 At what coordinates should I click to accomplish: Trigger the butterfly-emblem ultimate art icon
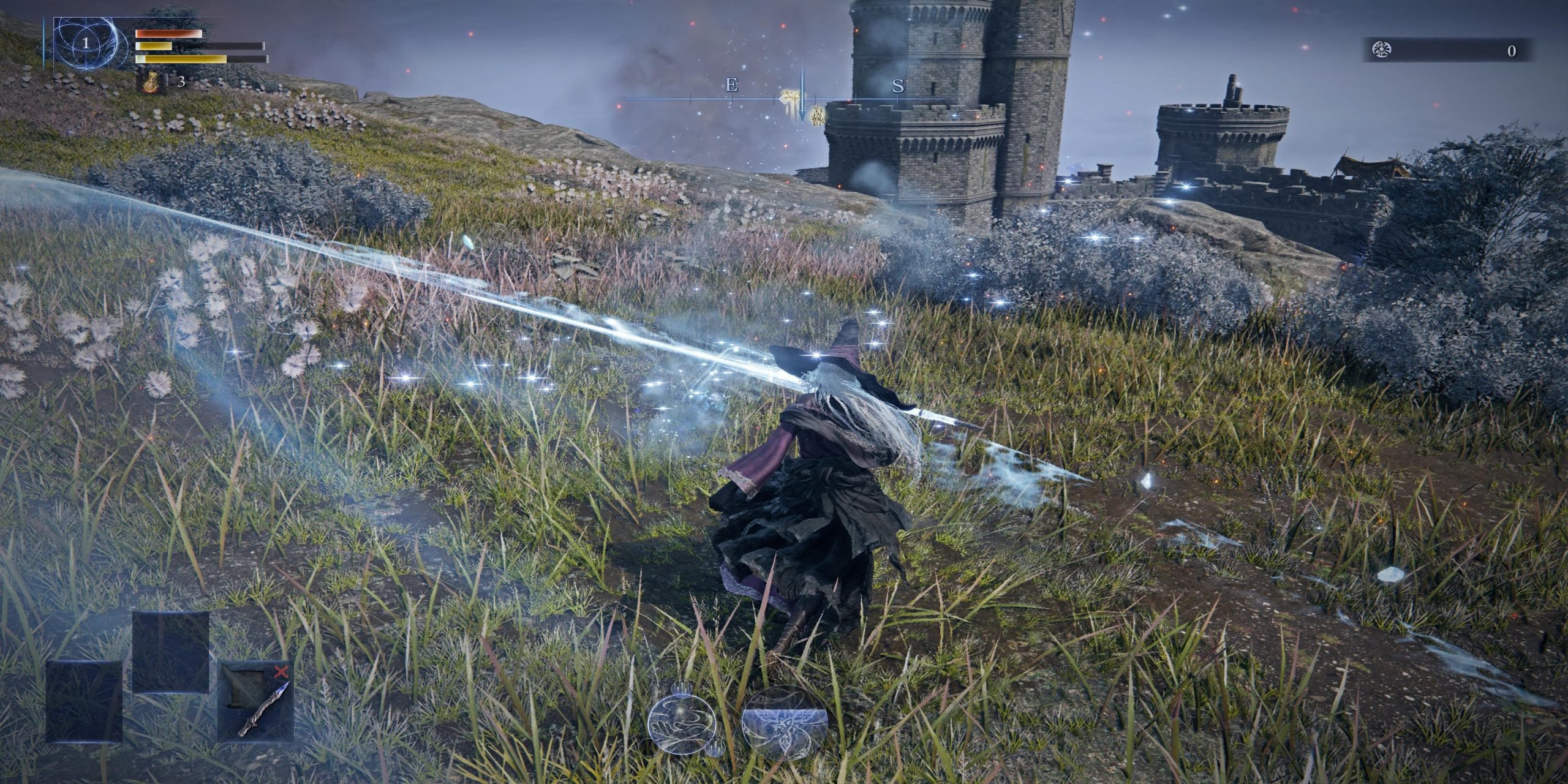pyautogui.click(x=785, y=723)
